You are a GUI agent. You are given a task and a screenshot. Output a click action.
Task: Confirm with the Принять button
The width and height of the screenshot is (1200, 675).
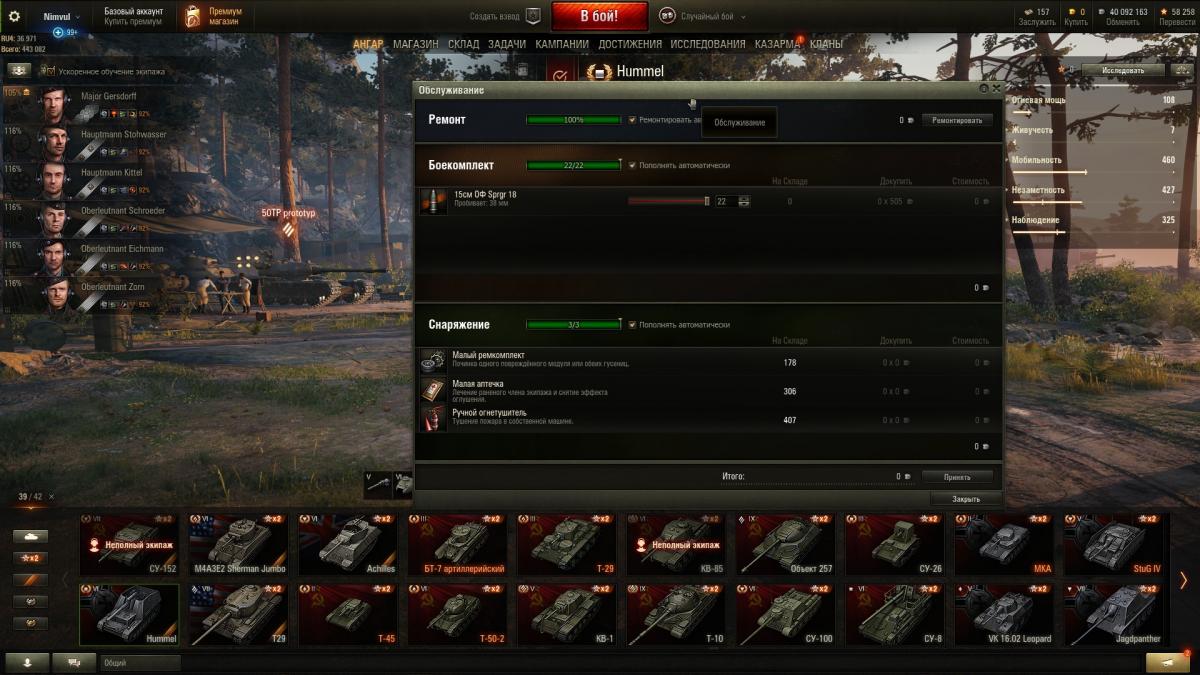click(957, 477)
